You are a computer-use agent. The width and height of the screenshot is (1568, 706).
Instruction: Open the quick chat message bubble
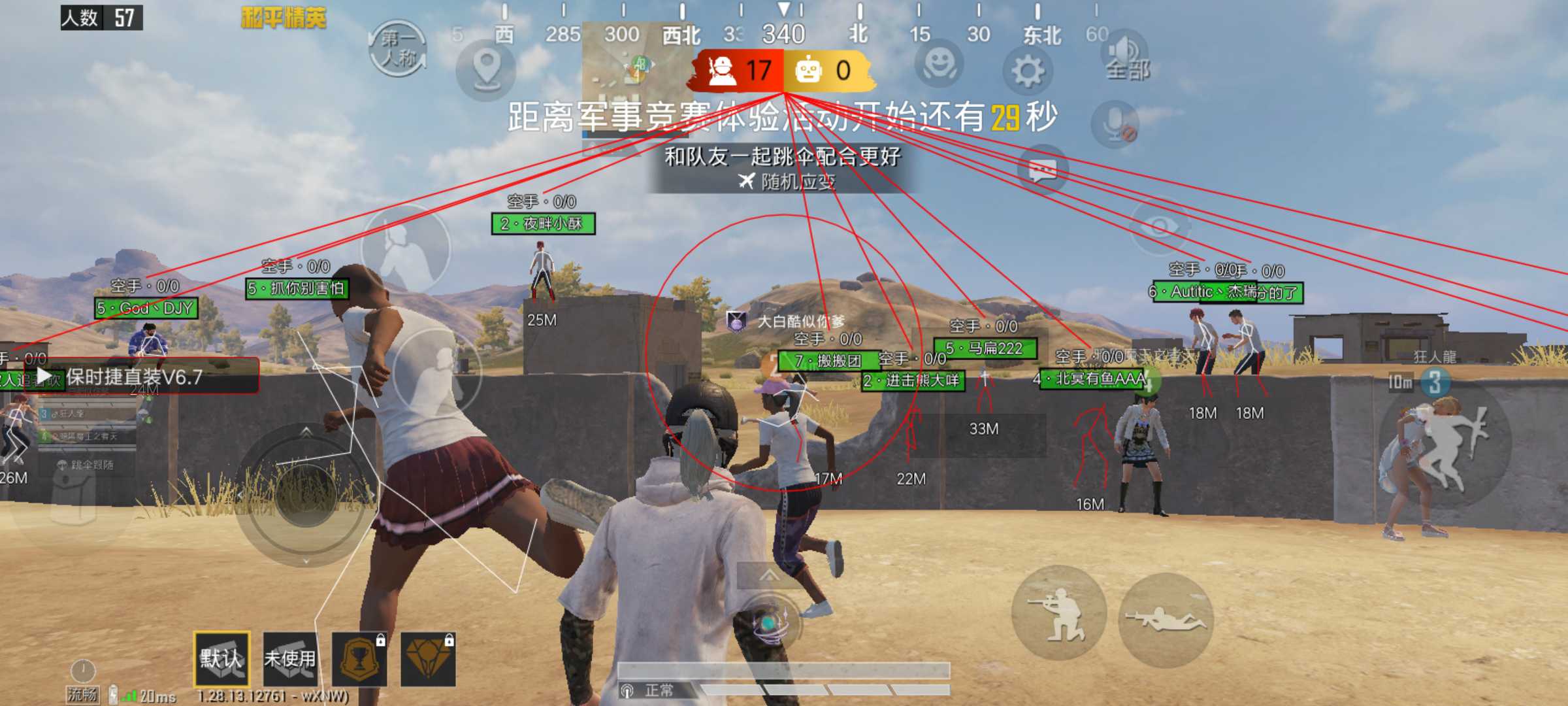pyautogui.click(x=1043, y=170)
